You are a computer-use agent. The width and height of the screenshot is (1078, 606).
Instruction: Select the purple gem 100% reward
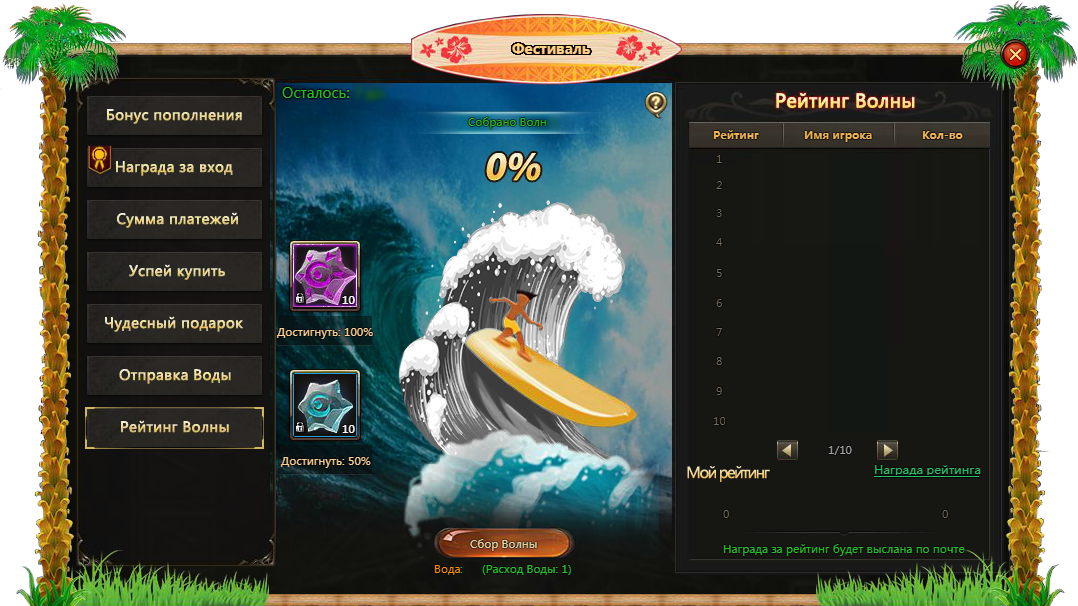(x=325, y=276)
